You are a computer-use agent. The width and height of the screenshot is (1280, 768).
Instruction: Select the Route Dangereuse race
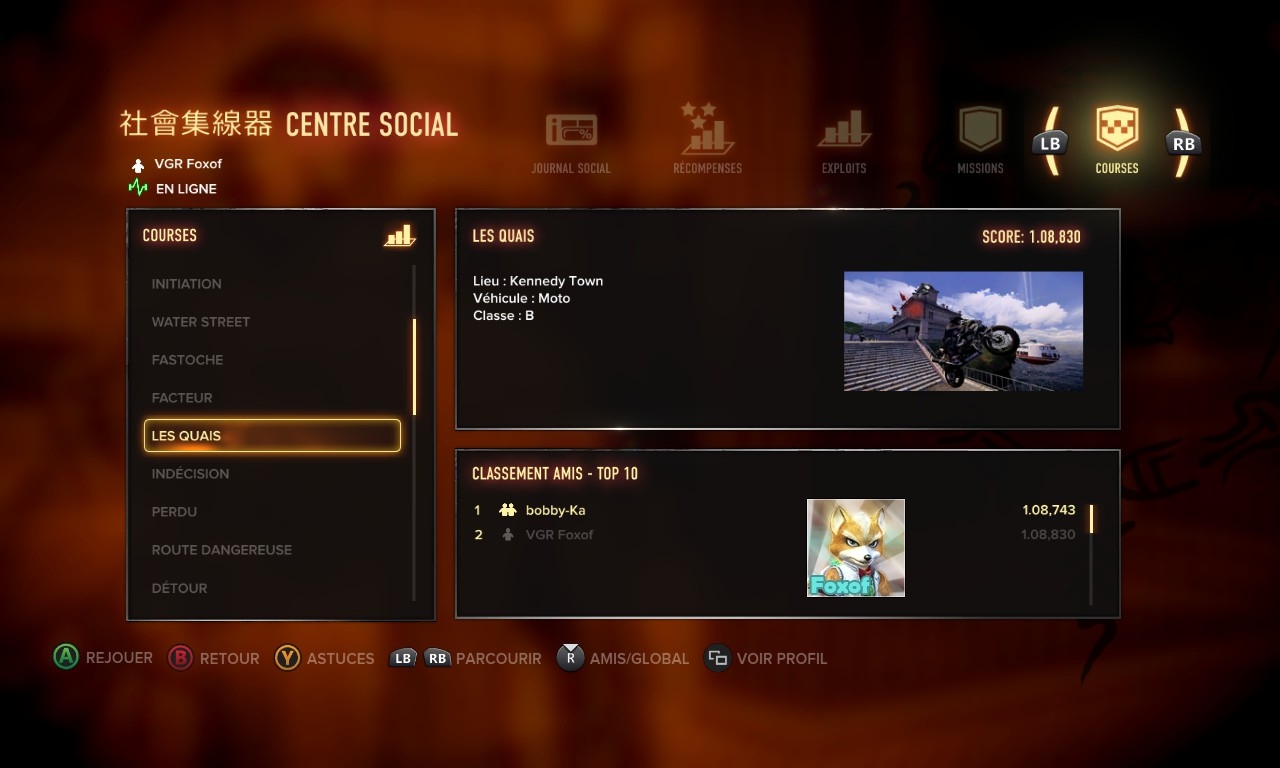click(x=222, y=550)
